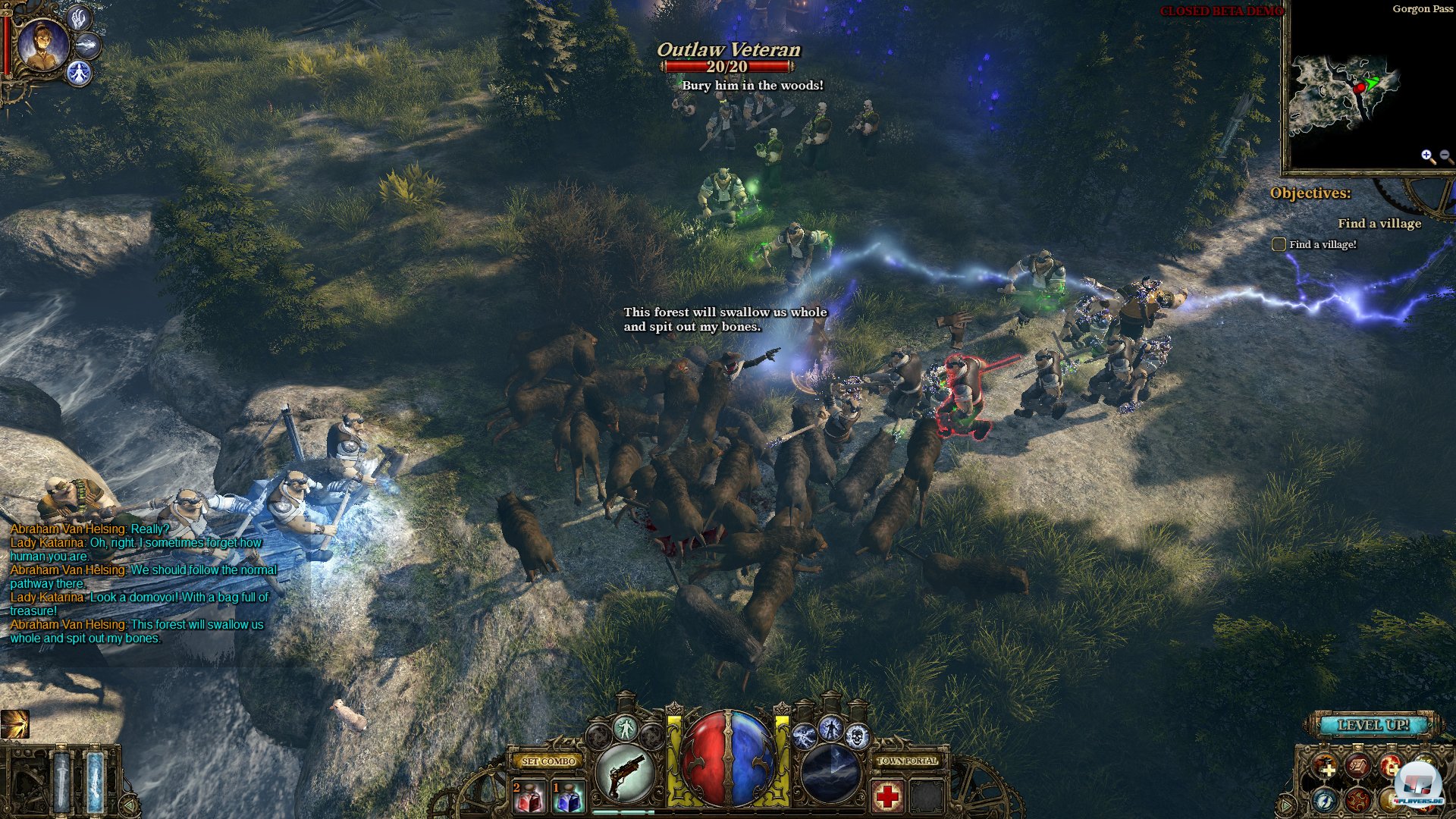Zoom out the minimap with the minus magnifier
Viewport: 1456px width, 819px height.
tap(1445, 156)
